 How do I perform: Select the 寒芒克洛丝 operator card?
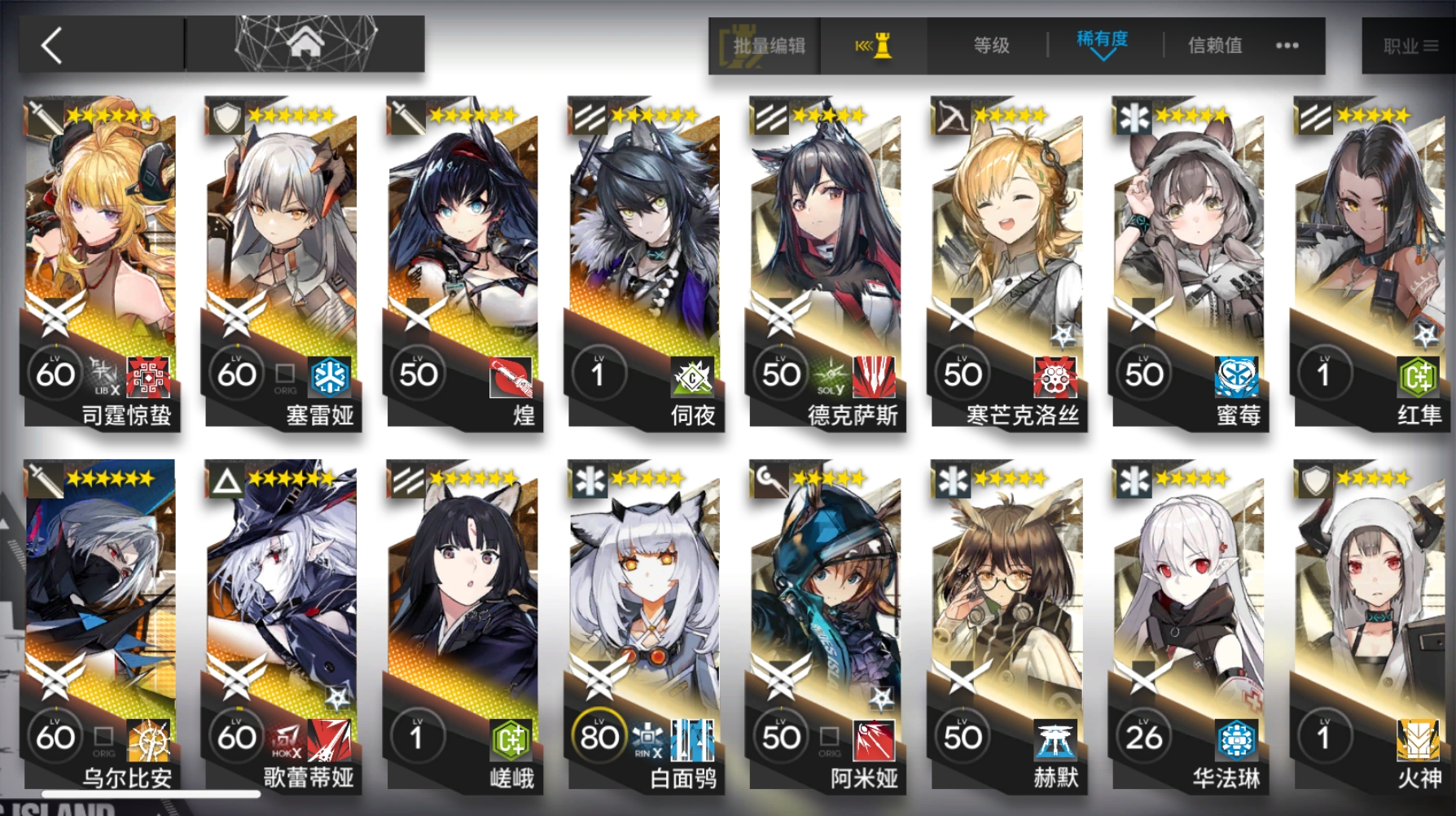pyautogui.click(x=1007, y=261)
